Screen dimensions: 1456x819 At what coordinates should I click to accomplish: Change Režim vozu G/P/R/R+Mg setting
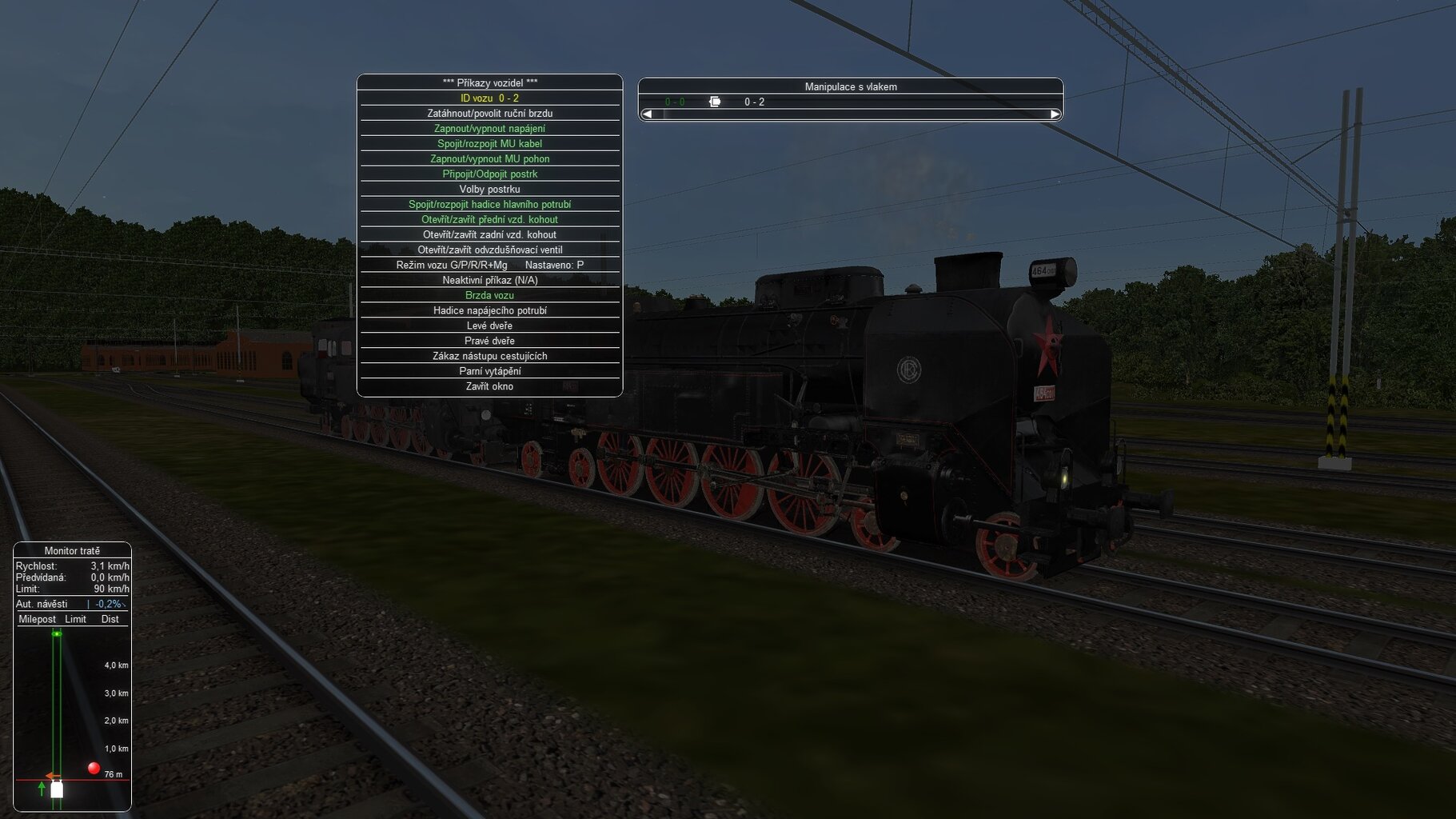[489, 266]
